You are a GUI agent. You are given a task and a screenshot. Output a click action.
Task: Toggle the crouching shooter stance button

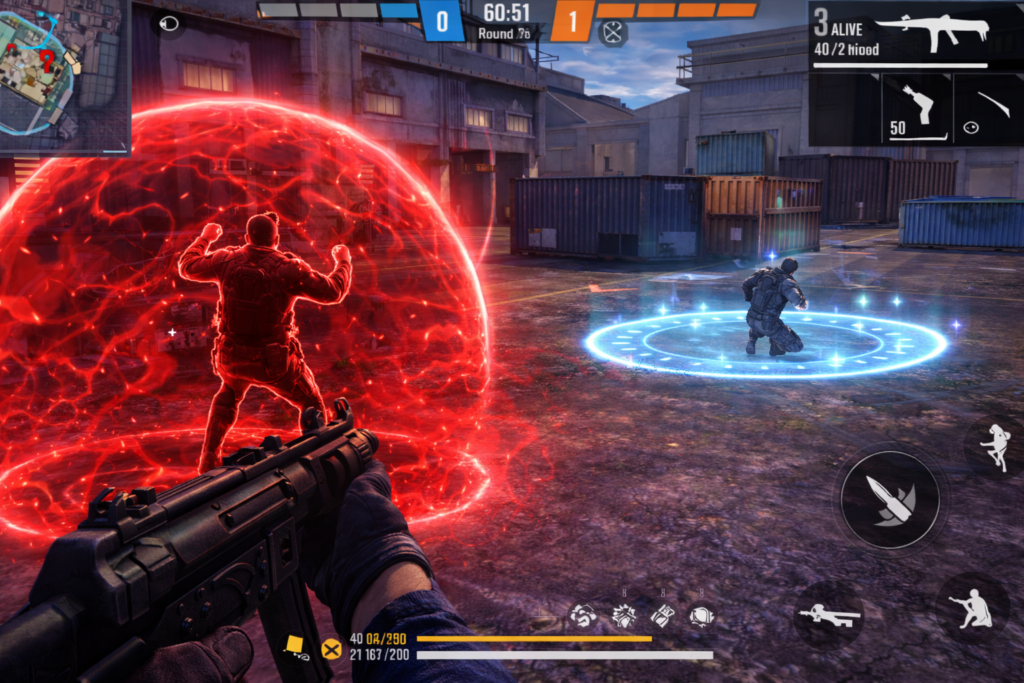[x=971, y=606]
